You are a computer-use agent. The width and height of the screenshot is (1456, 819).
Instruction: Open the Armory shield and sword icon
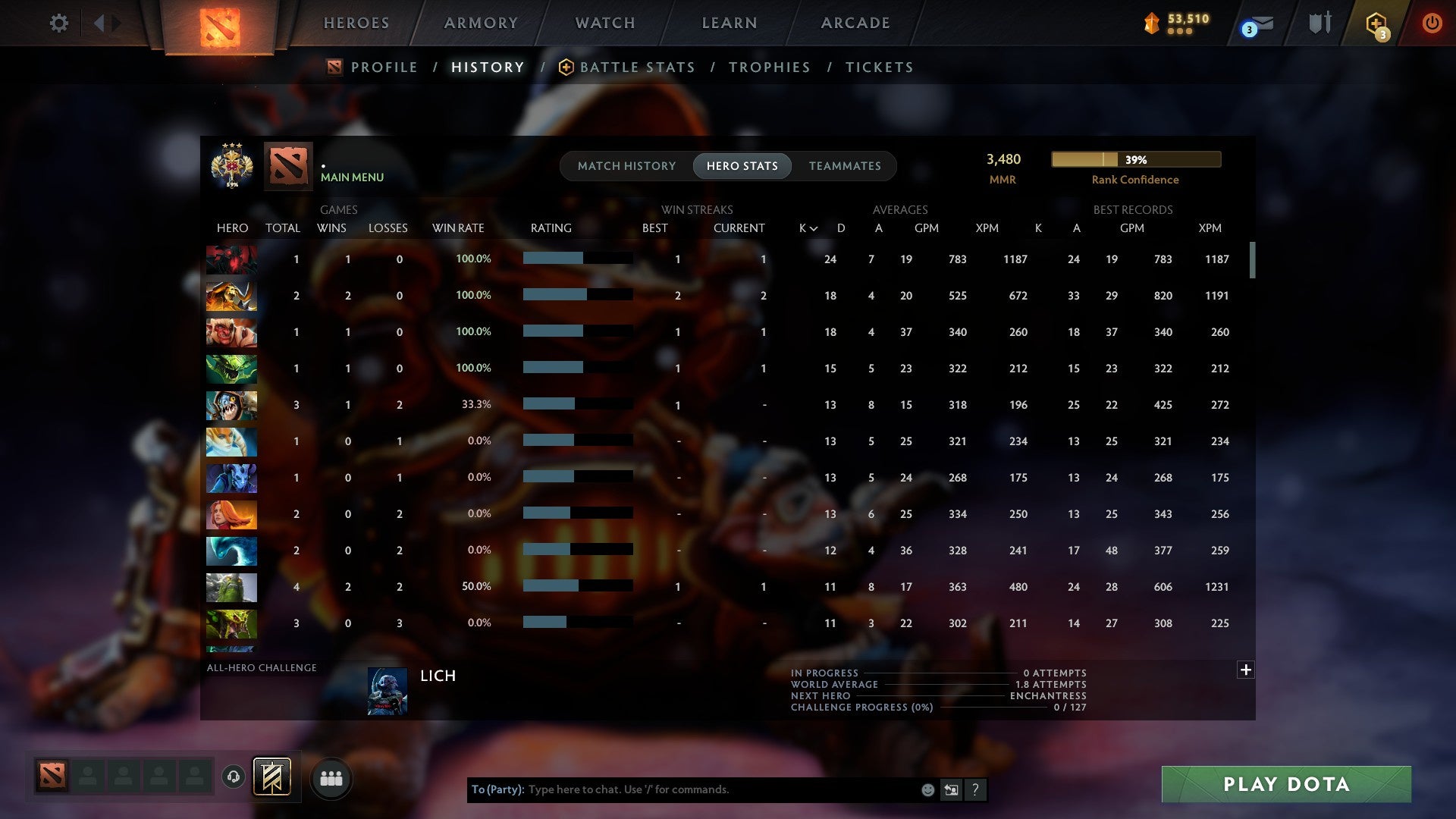pyautogui.click(x=1319, y=23)
